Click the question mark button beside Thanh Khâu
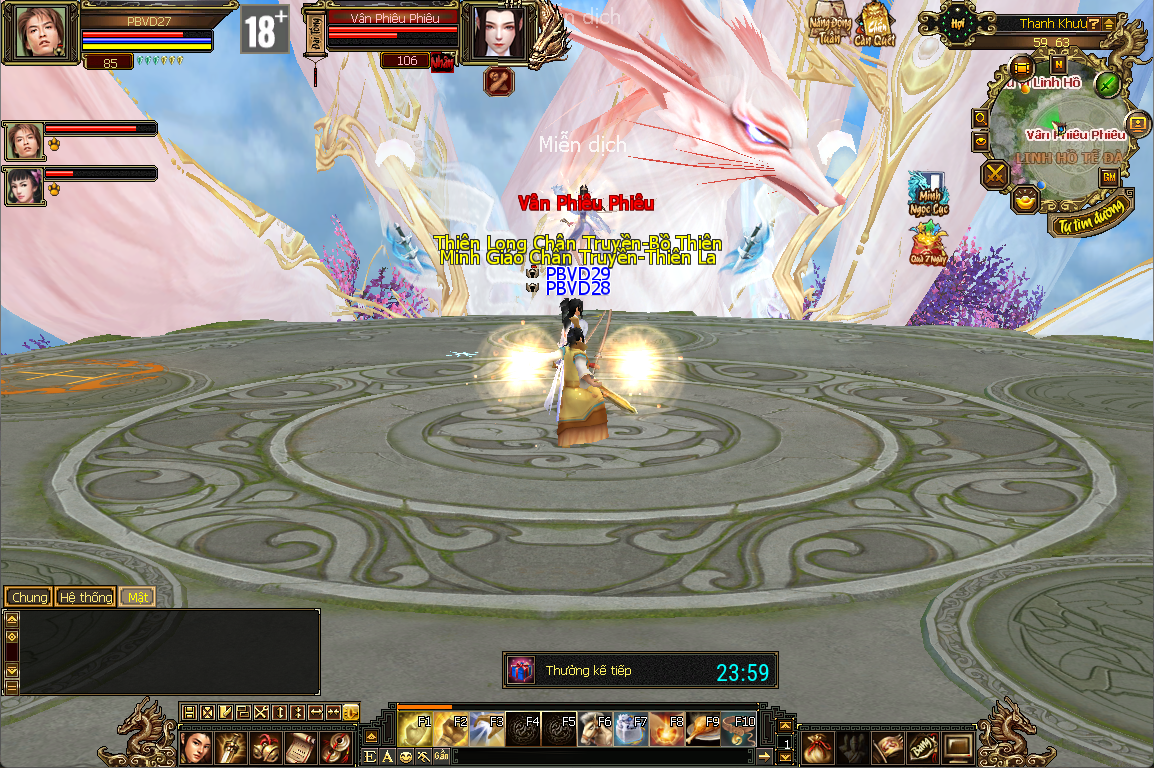 (x=1095, y=24)
